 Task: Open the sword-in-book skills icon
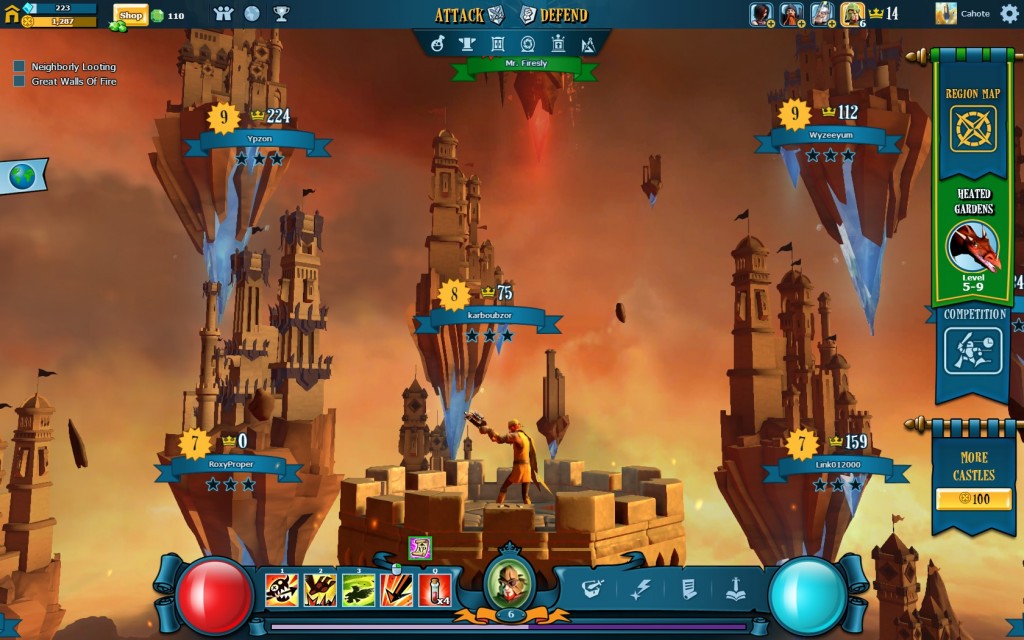click(x=735, y=589)
